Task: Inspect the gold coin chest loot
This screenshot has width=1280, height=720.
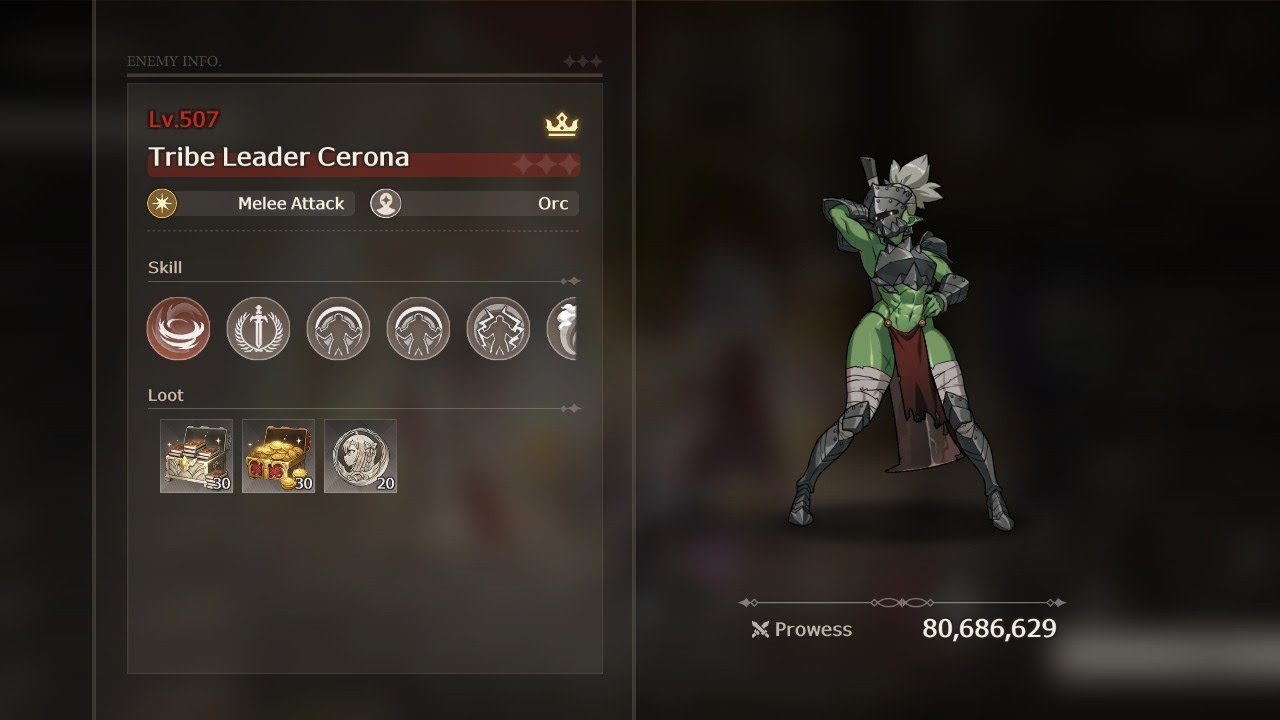Action: pyautogui.click(x=278, y=456)
